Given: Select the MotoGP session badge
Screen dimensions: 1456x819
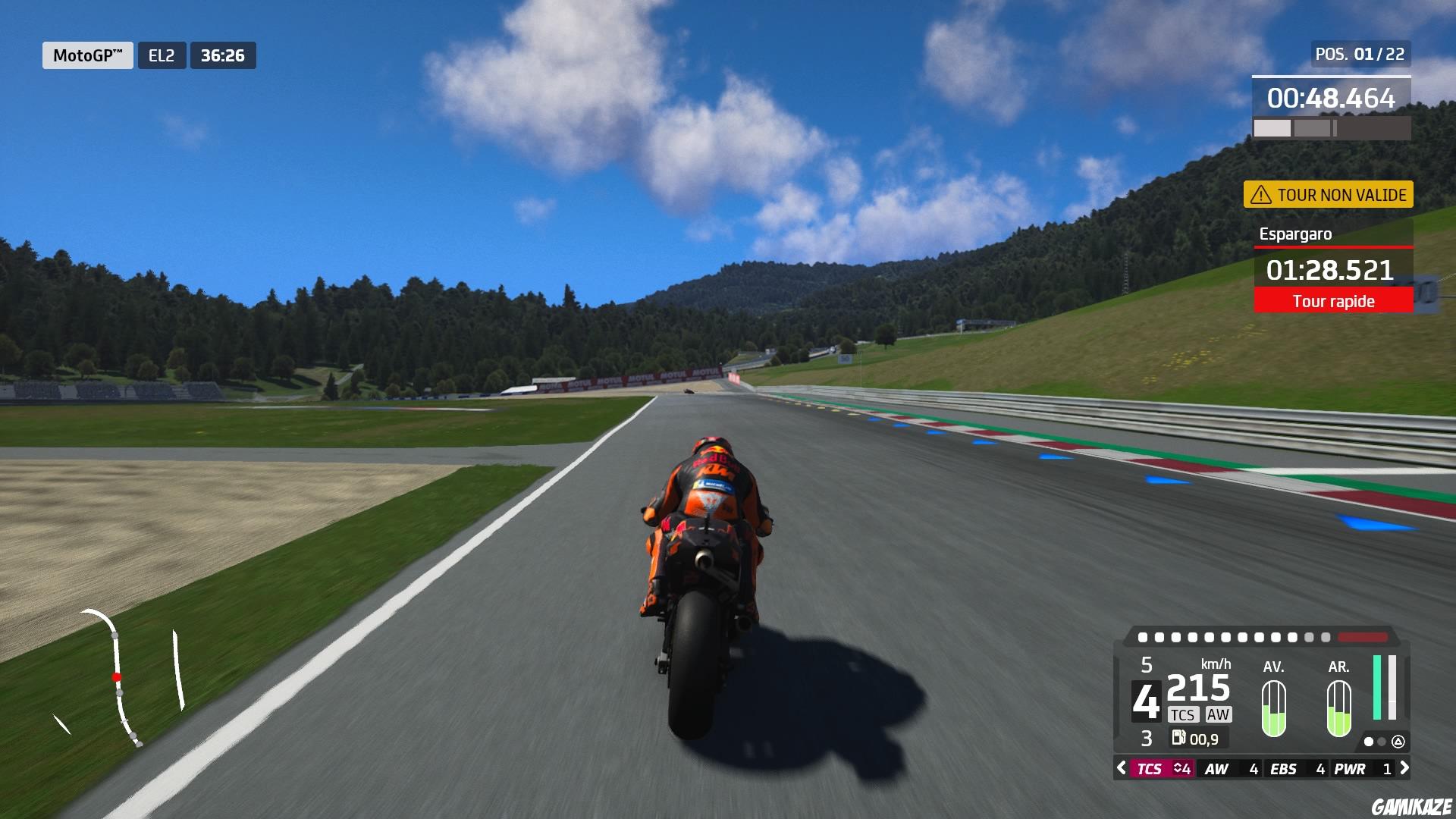Looking at the screenshot, I should (87, 55).
